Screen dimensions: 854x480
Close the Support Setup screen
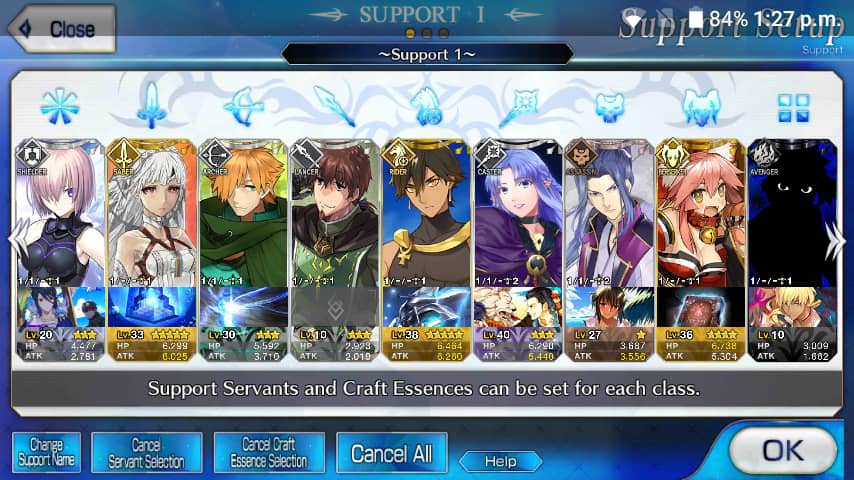[60, 29]
